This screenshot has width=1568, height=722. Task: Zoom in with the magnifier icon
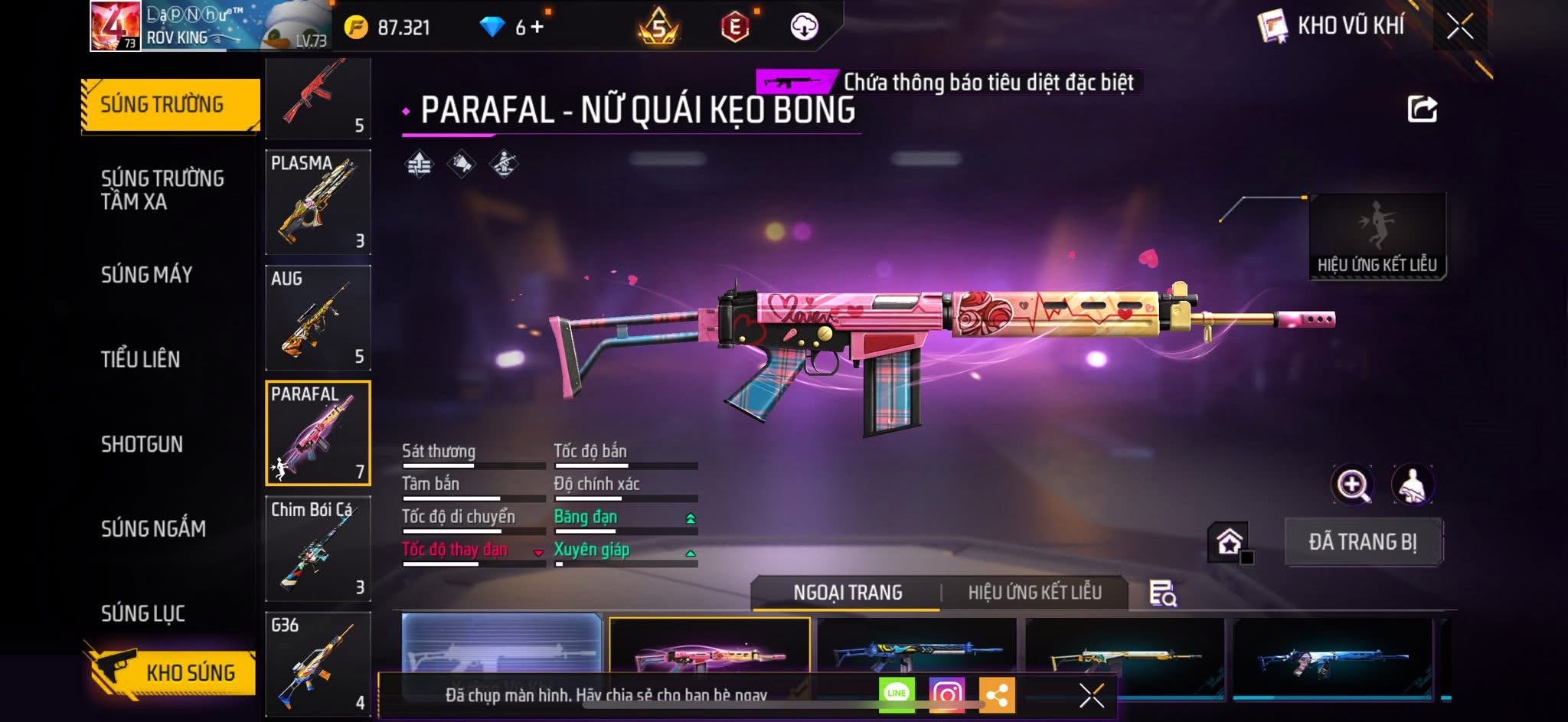(1352, 485)
